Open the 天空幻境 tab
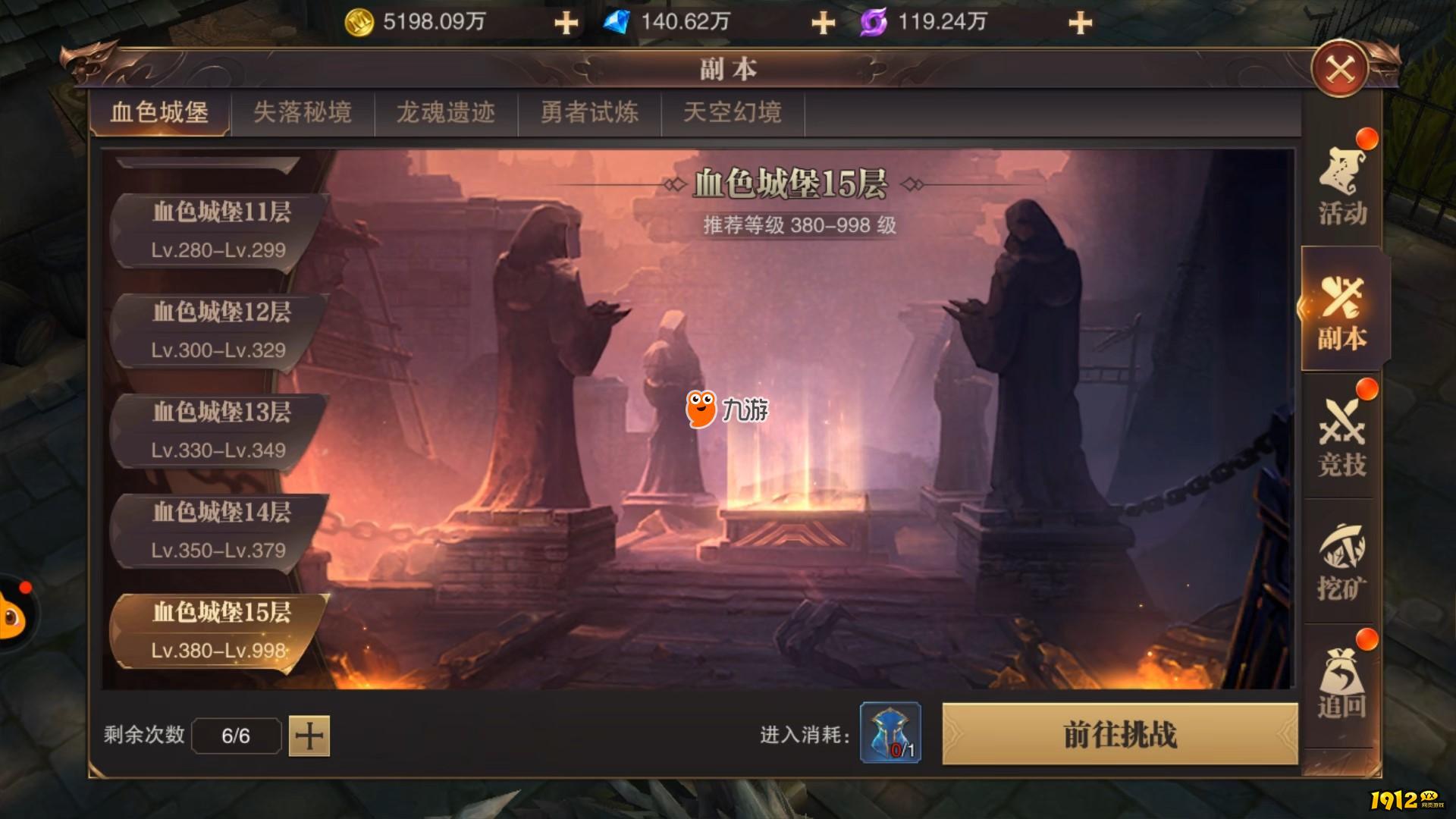Image resolution: width=1456 pixels, height=819 pixels. pos(733,112)
